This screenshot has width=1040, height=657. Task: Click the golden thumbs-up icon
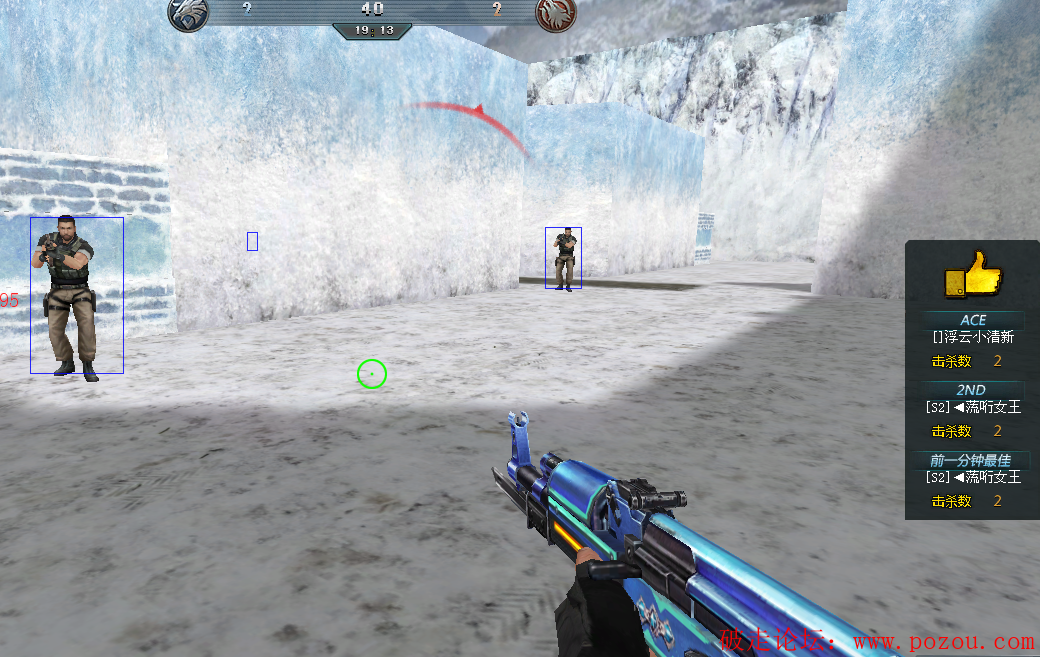point(973,274)
